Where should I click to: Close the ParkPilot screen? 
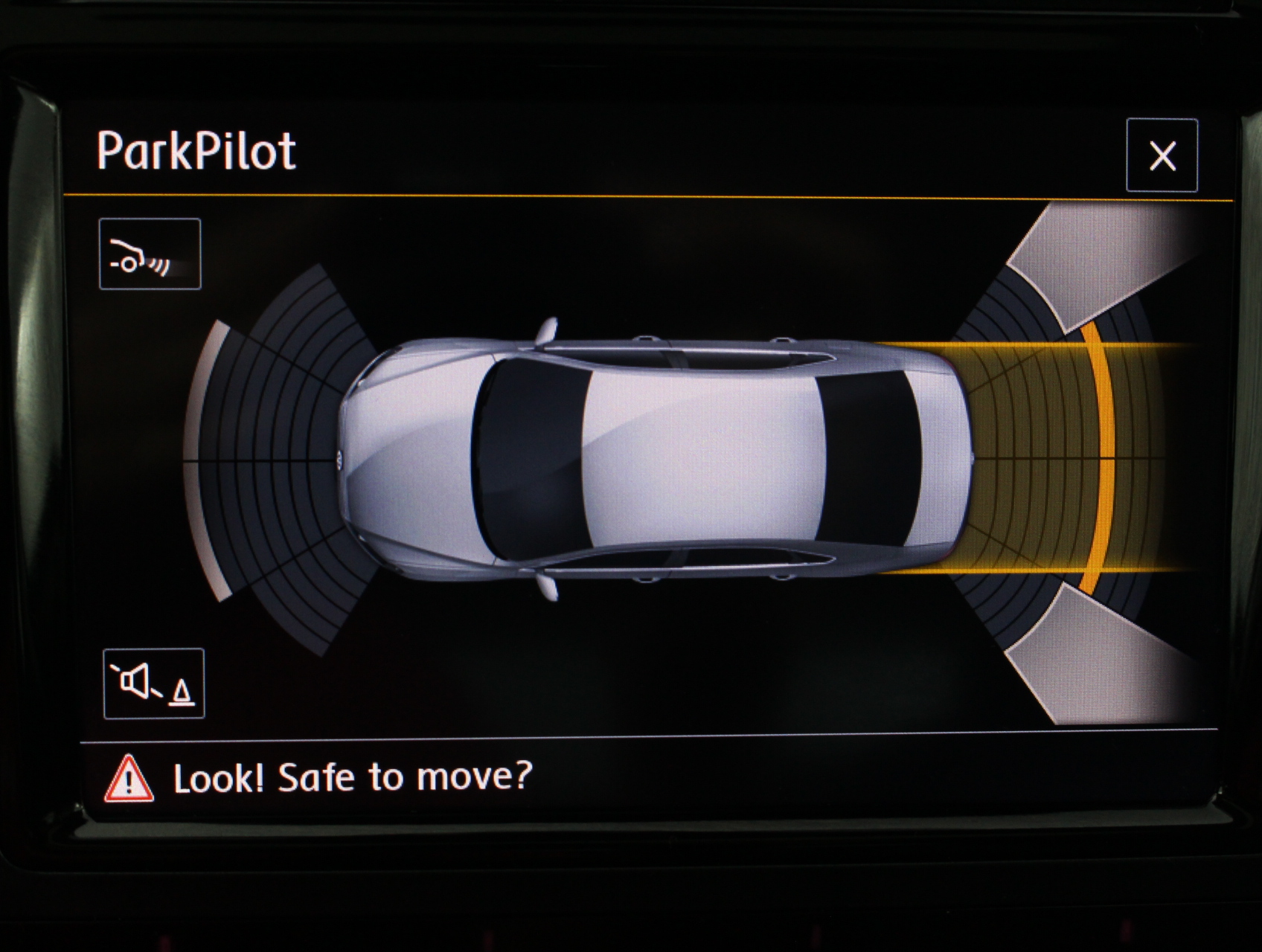tap(1162, 155)
